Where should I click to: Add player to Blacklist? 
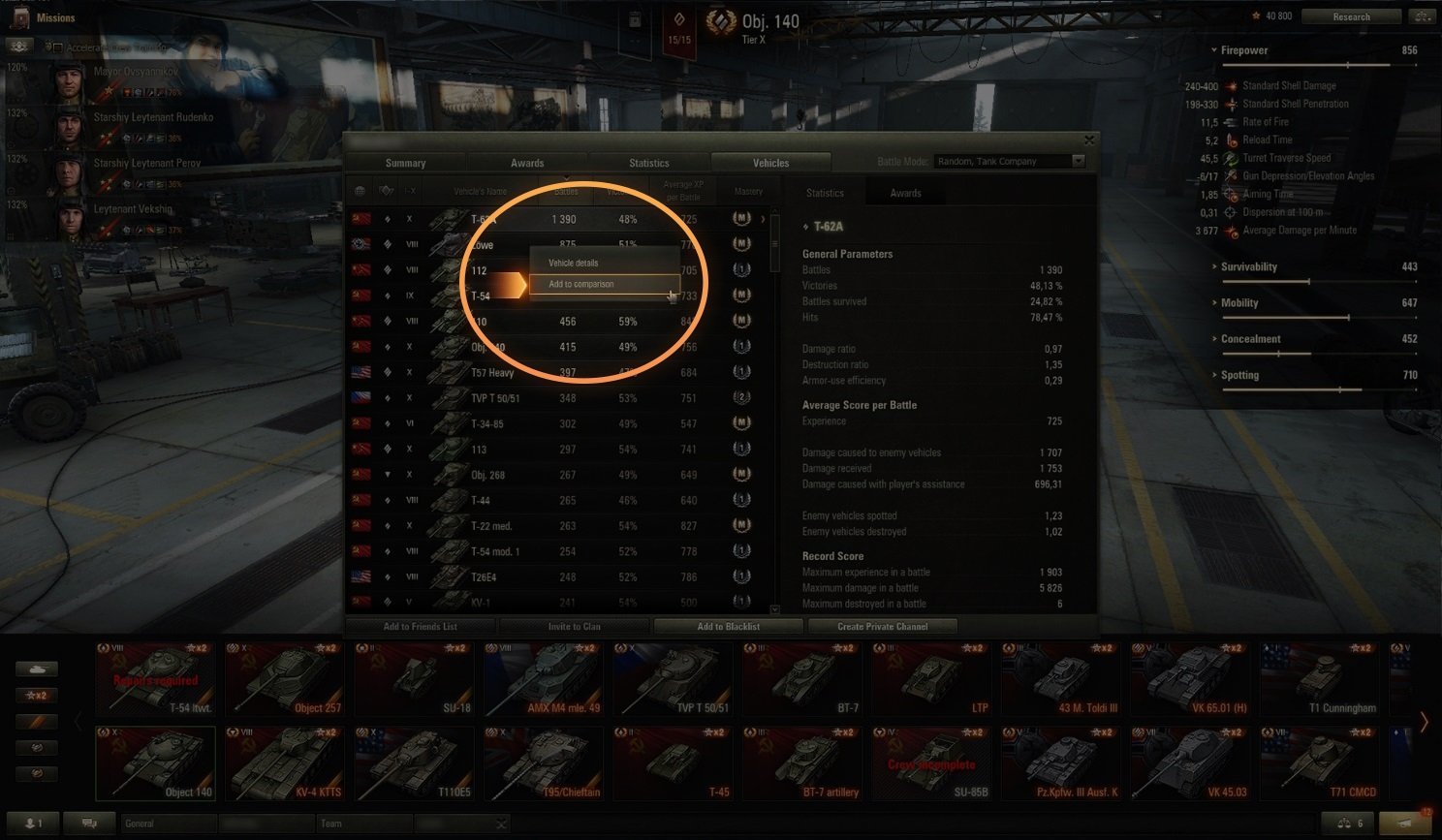[x=728, y=627]
